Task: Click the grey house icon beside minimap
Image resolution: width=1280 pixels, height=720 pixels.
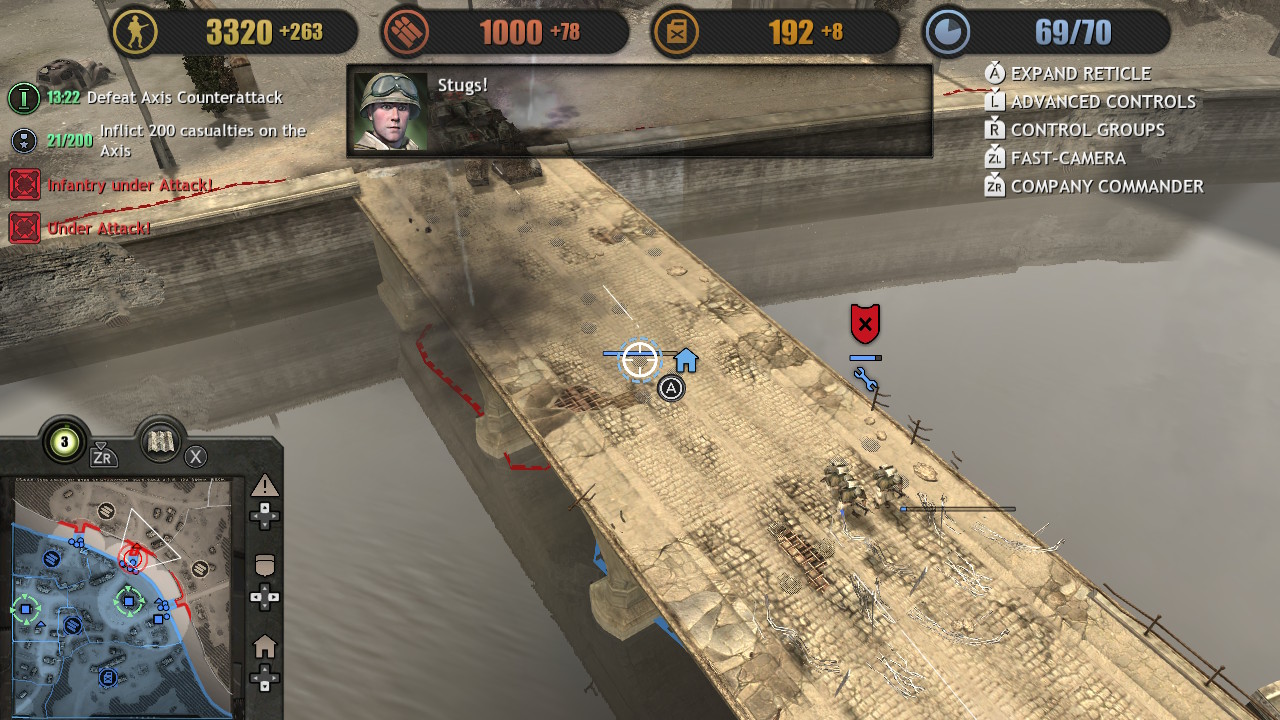Action: [265, 647]
